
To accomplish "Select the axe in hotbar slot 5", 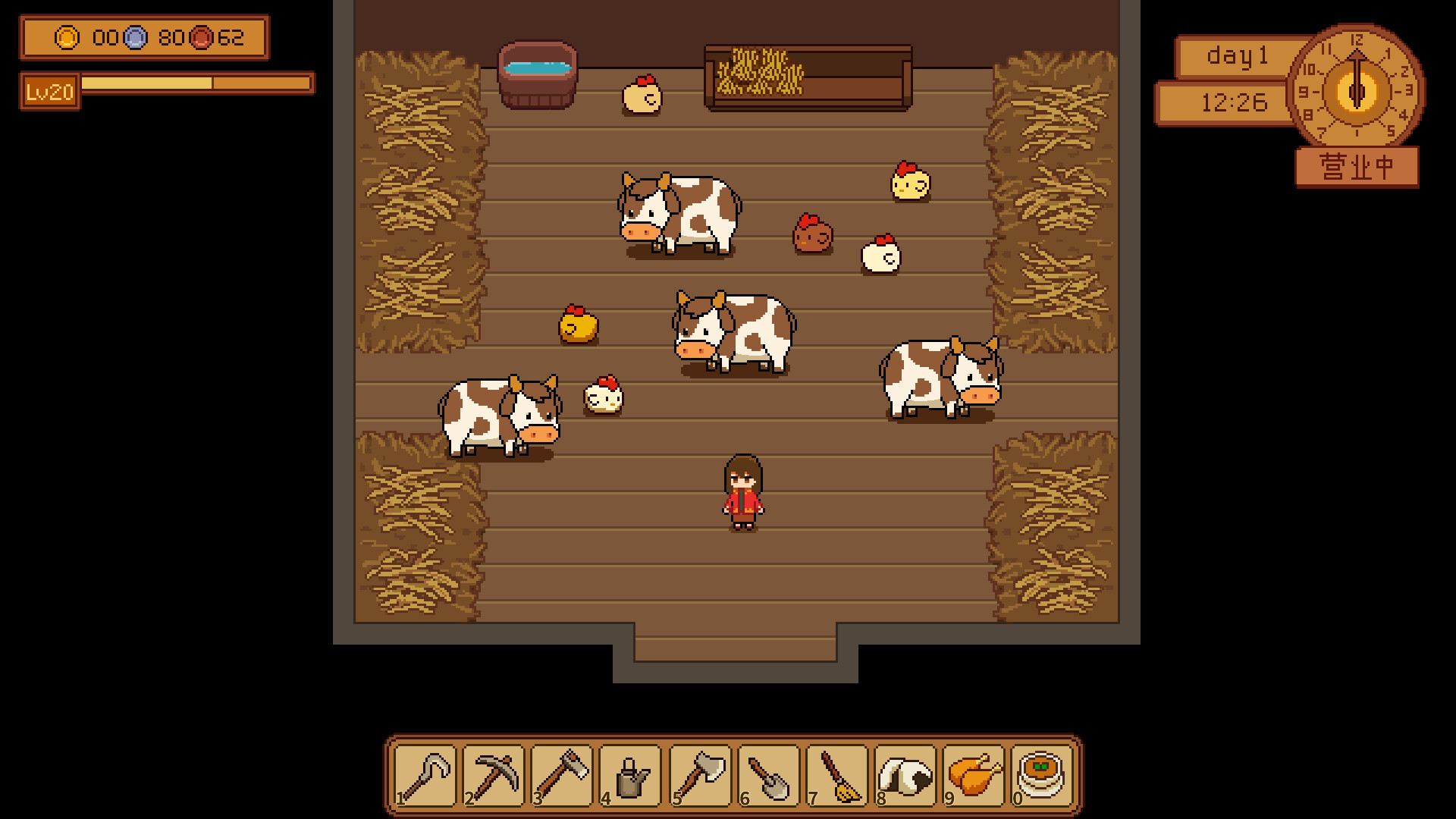I will click(x=701, y=777).
